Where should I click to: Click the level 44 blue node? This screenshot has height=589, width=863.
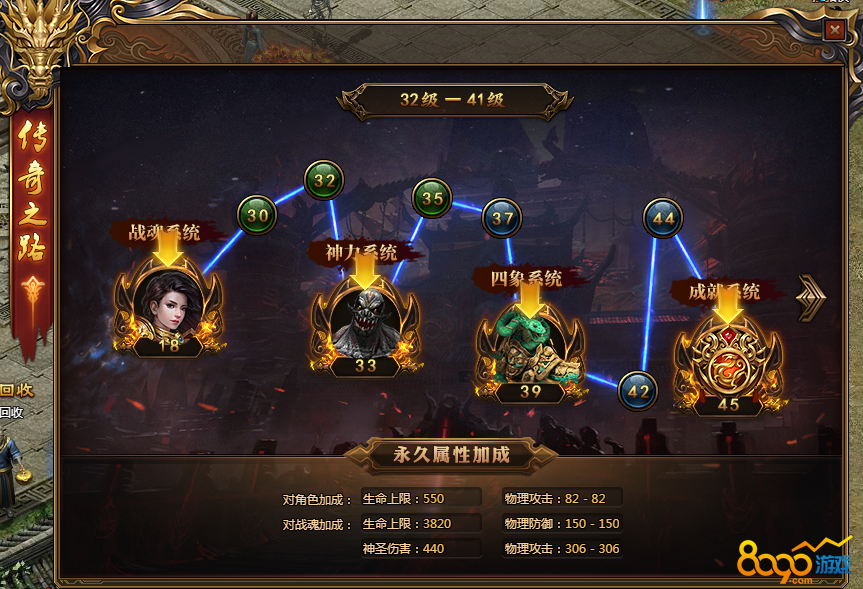point(662,218)
